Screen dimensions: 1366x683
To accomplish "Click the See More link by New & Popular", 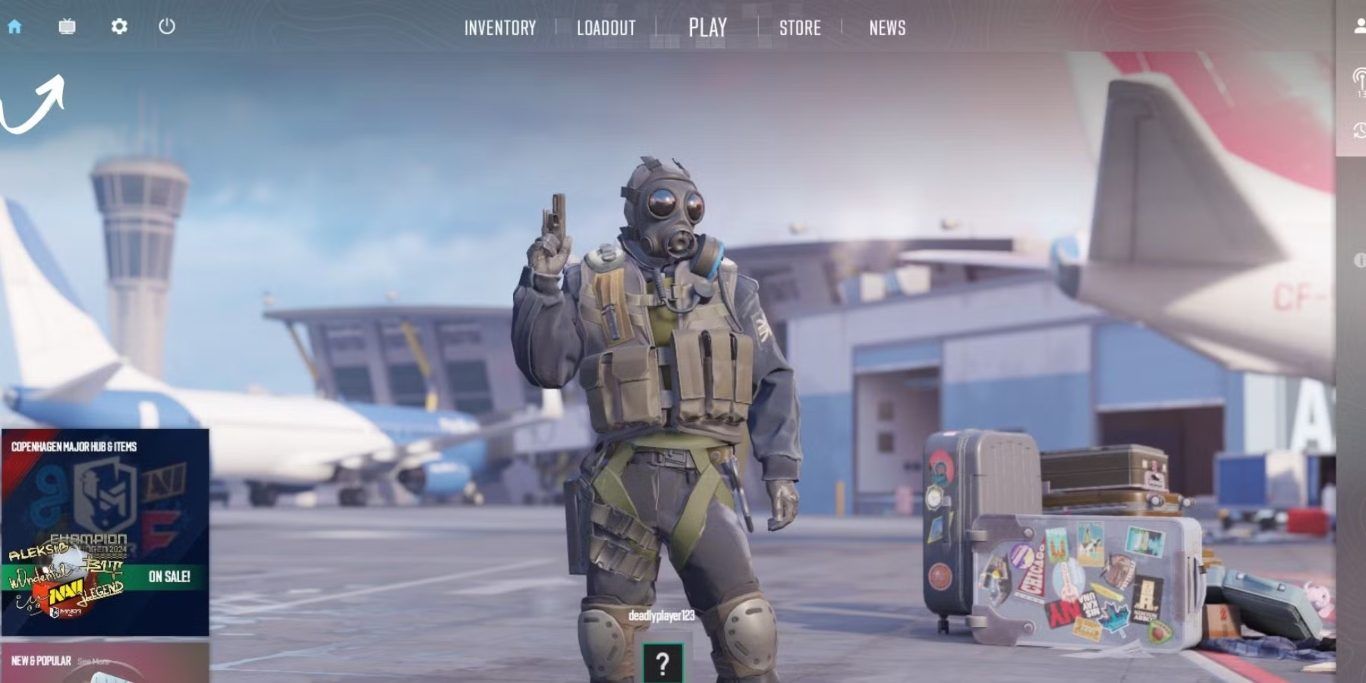I will point(93,661).
